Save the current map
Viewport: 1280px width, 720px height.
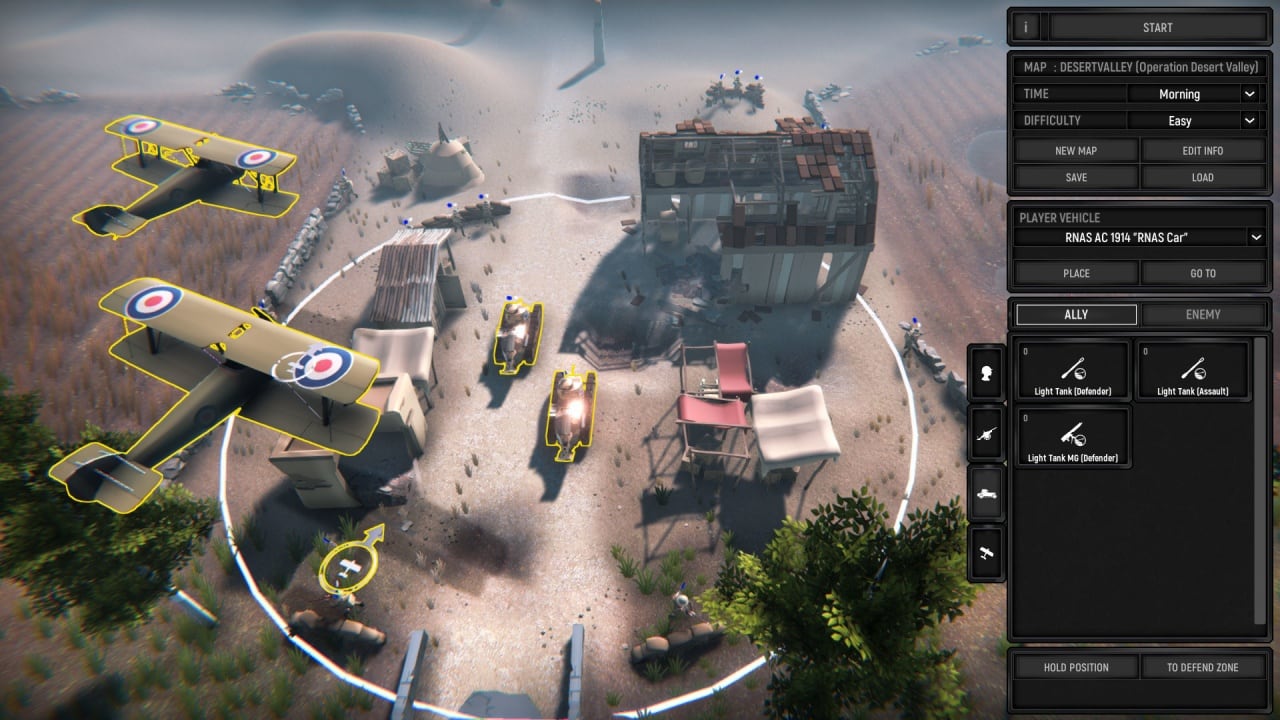tap(1076, 177)
